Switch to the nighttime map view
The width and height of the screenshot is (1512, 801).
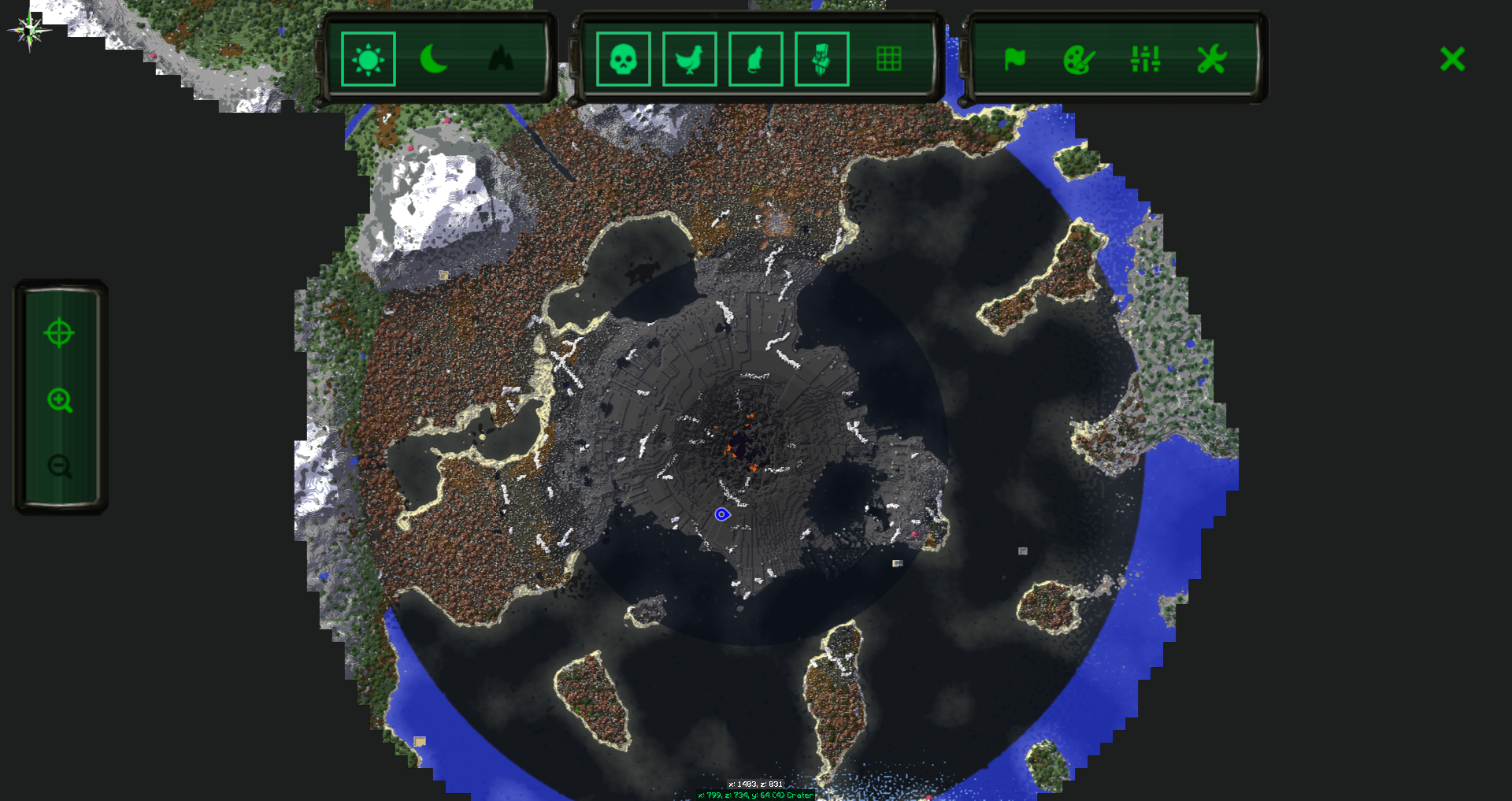pos(434,59)
